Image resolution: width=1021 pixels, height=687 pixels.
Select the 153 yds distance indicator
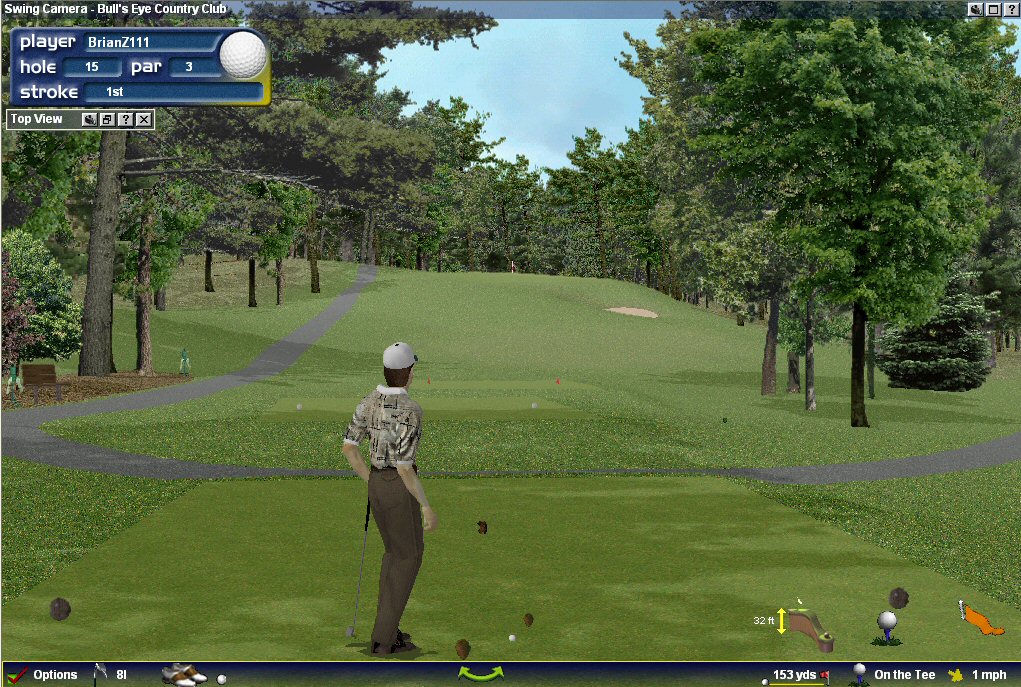pos(796,675)
